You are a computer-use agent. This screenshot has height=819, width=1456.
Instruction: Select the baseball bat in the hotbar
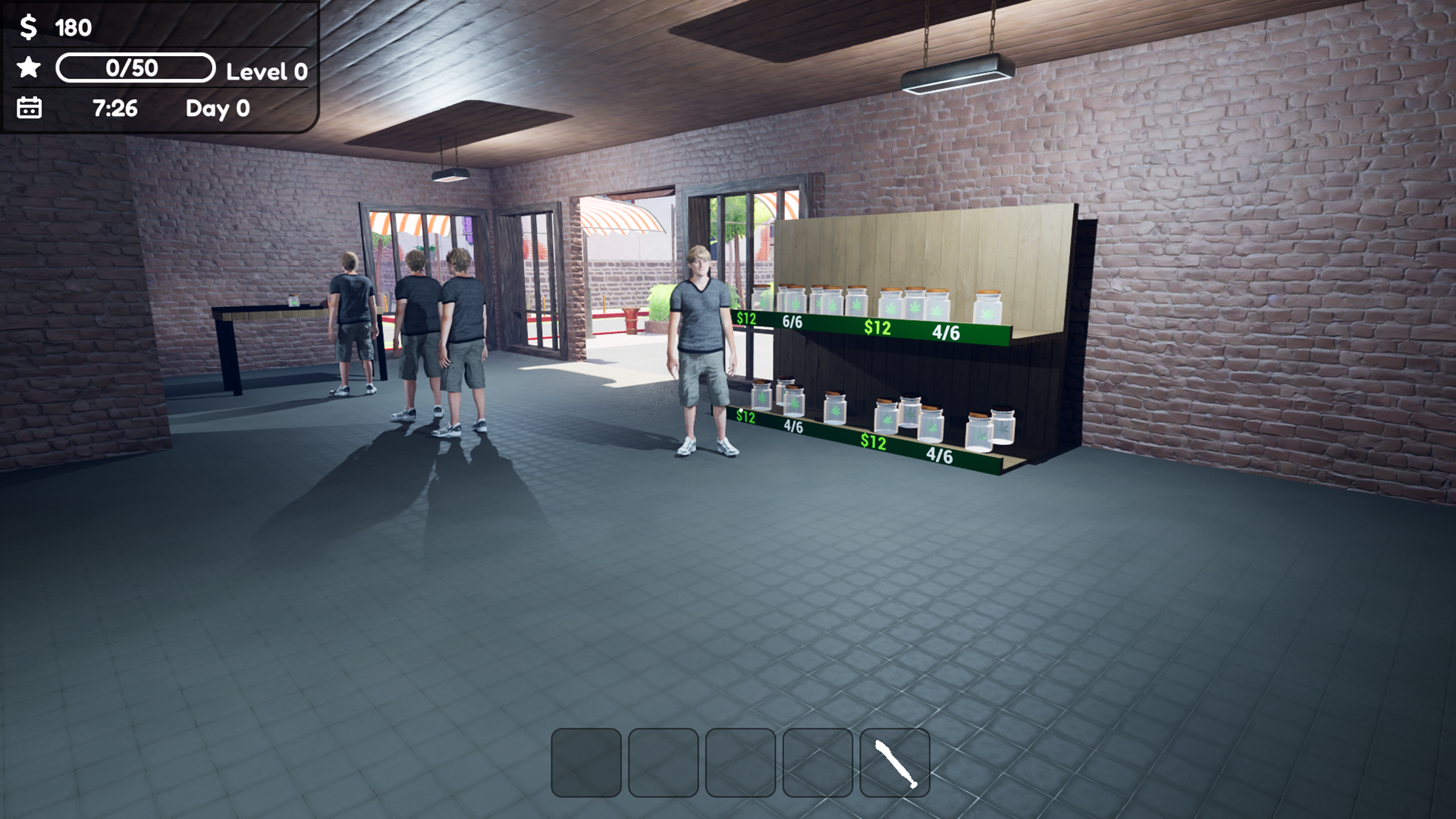895,762
